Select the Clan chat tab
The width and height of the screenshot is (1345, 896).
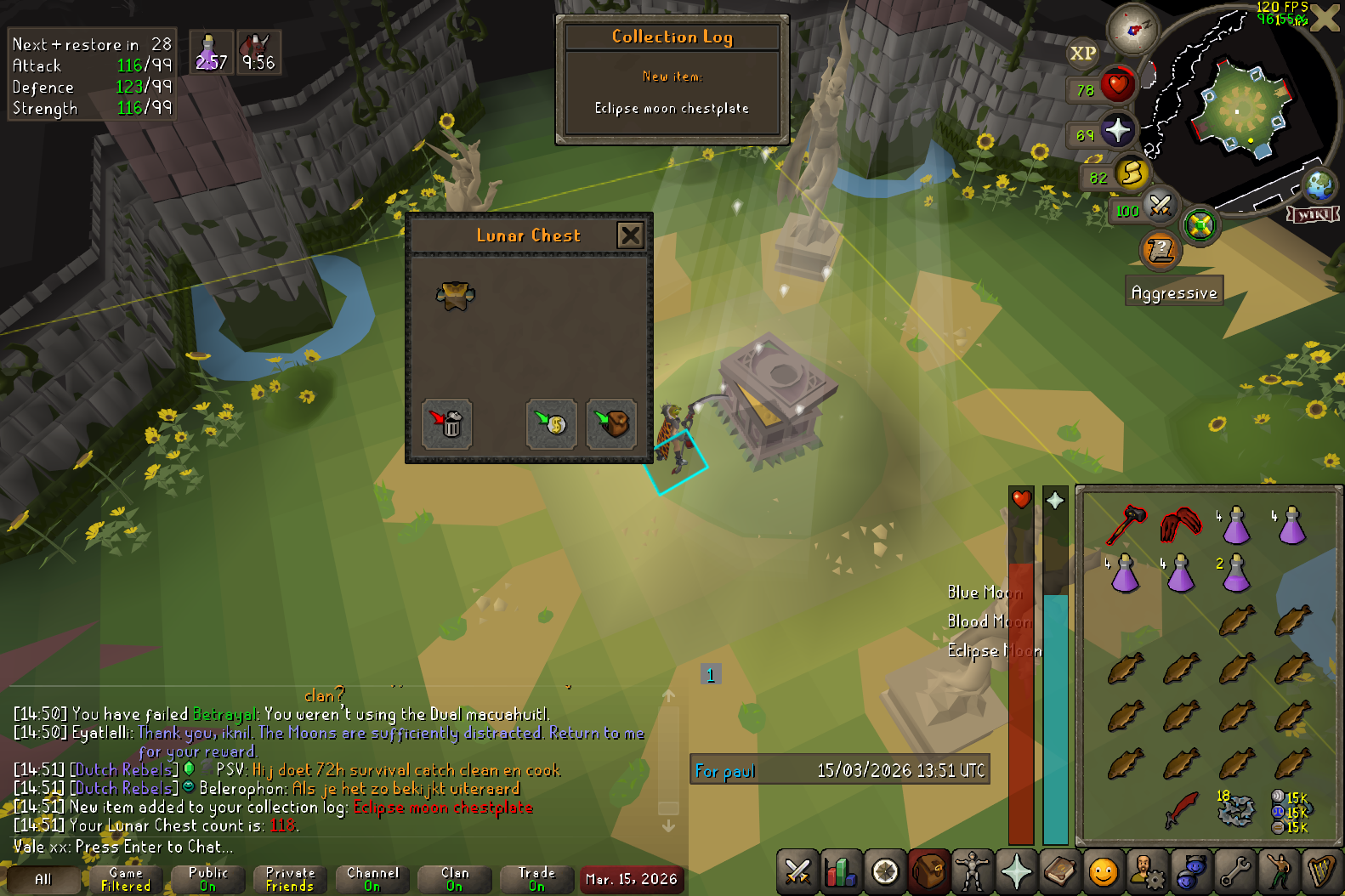tap(455, 879)
